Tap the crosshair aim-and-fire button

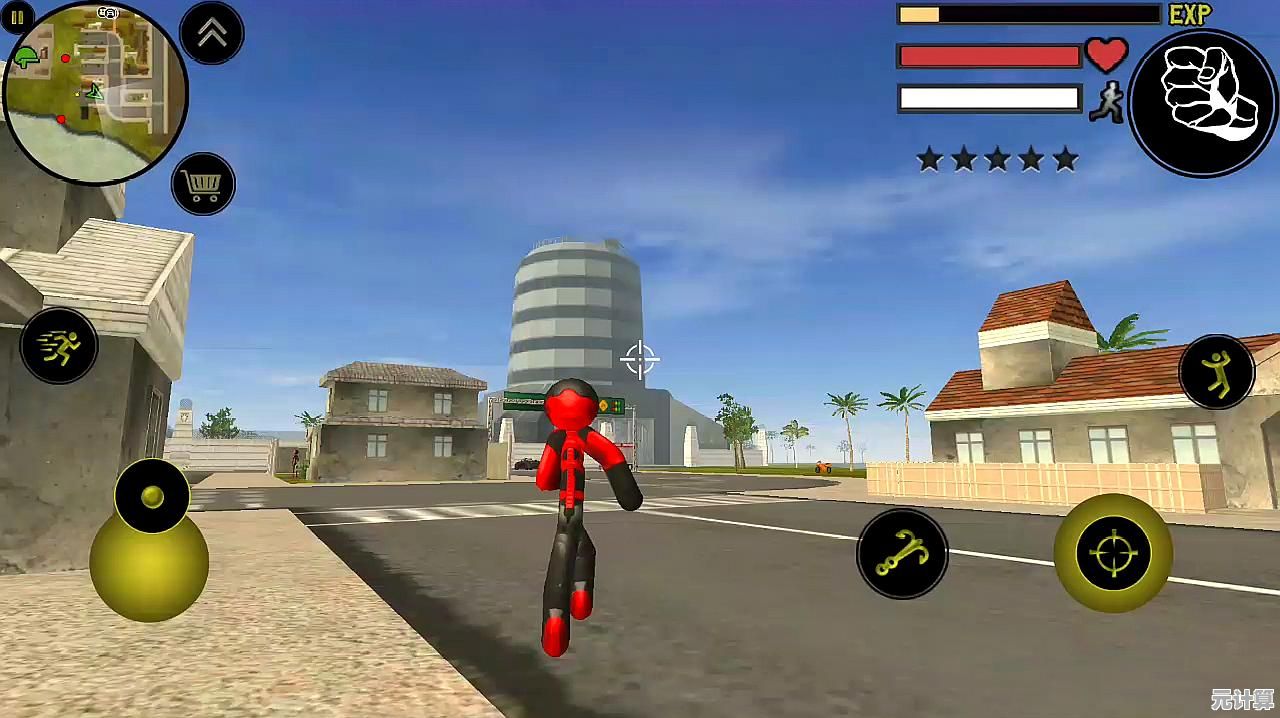[x=1114, y=553]
